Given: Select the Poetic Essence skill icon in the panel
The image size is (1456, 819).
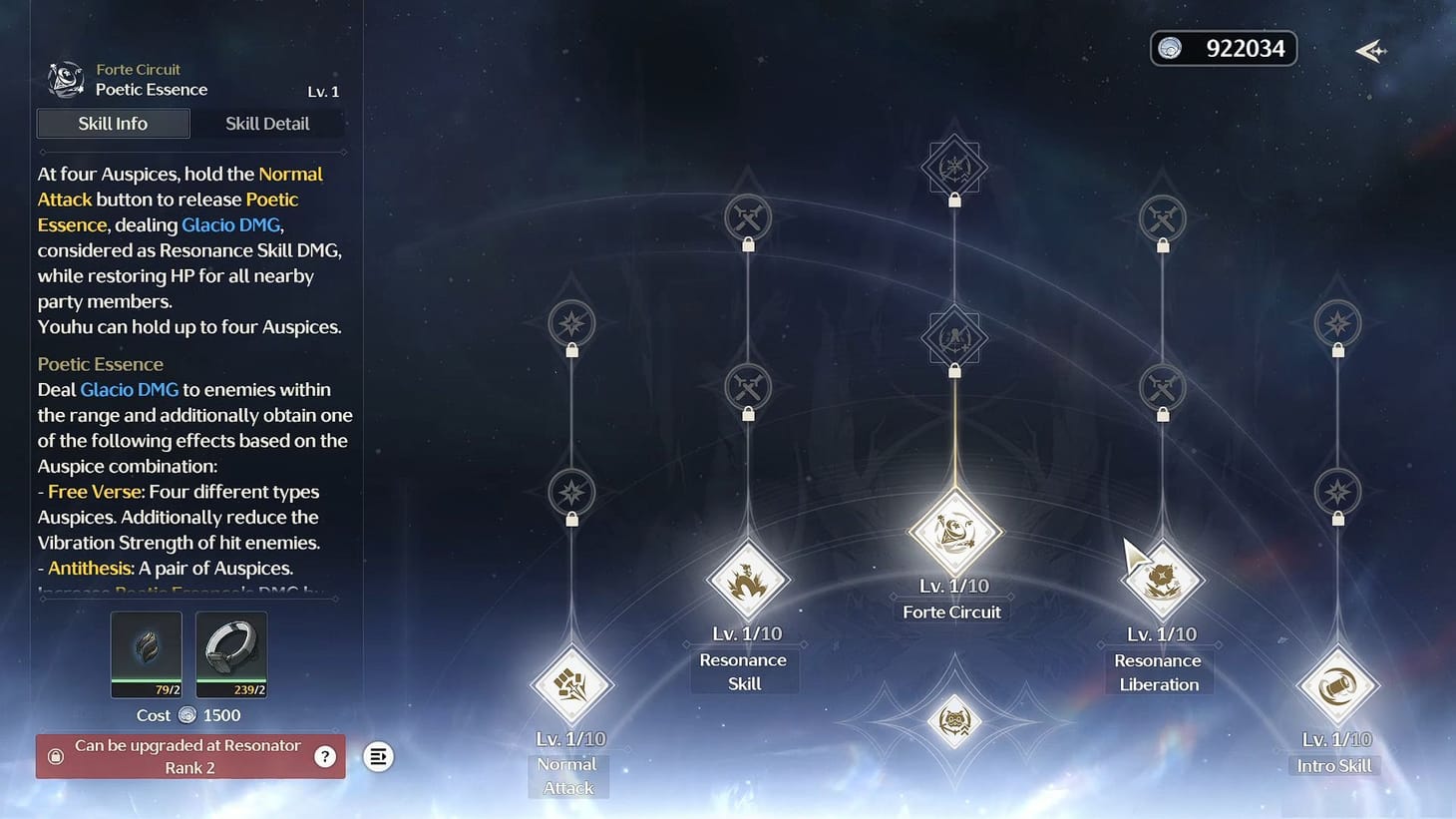Looking at the screenshot, I should (x=65, y=79).
